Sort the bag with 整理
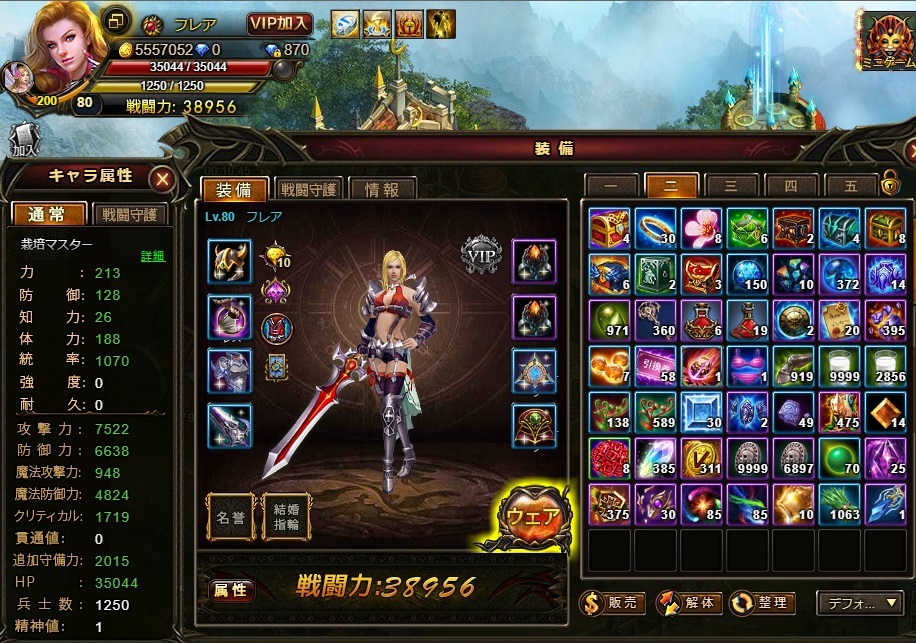The width and height of the screenshot is (916, 643). click(x=762, y=603)
